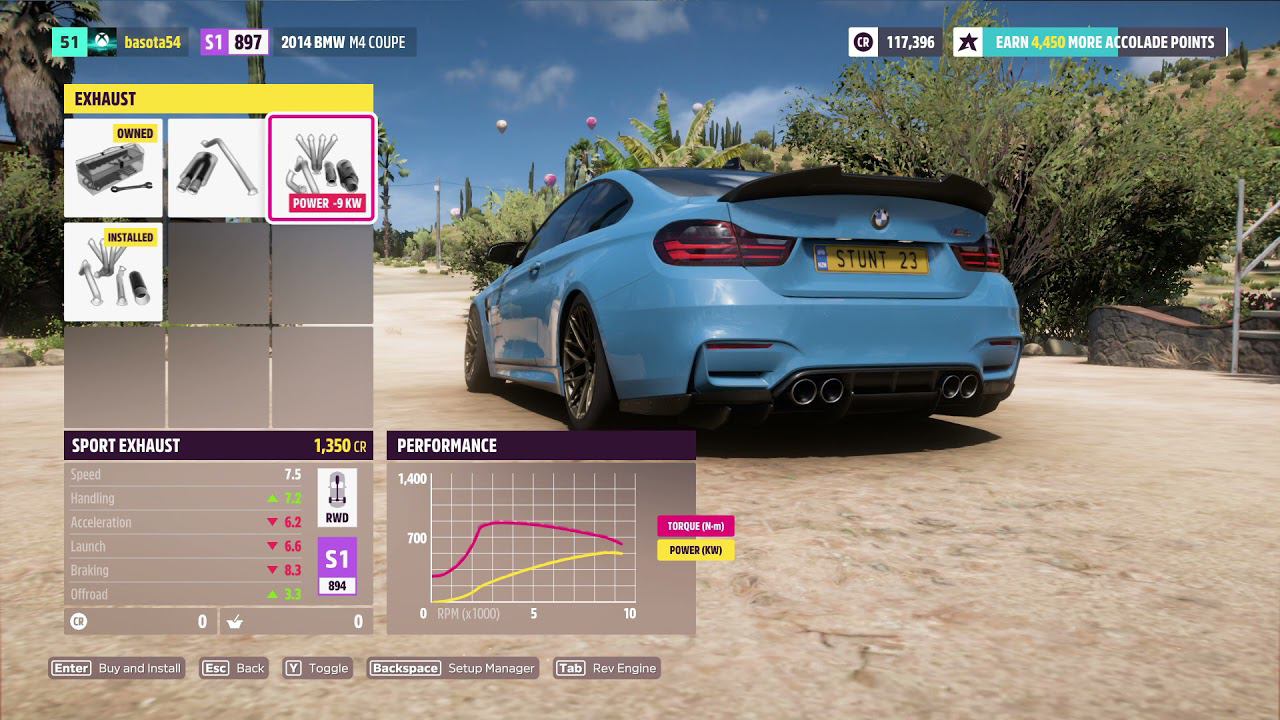Viewport: 1280px width, 720px height.
Task: Open the Setup Manager
Action: click(453, 668)
